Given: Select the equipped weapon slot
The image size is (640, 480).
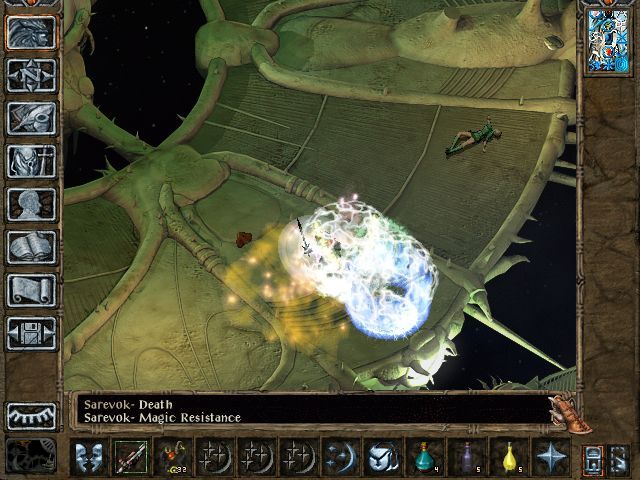Looking at the screenshot, I should pyautogui.click(x=130, y=458).
